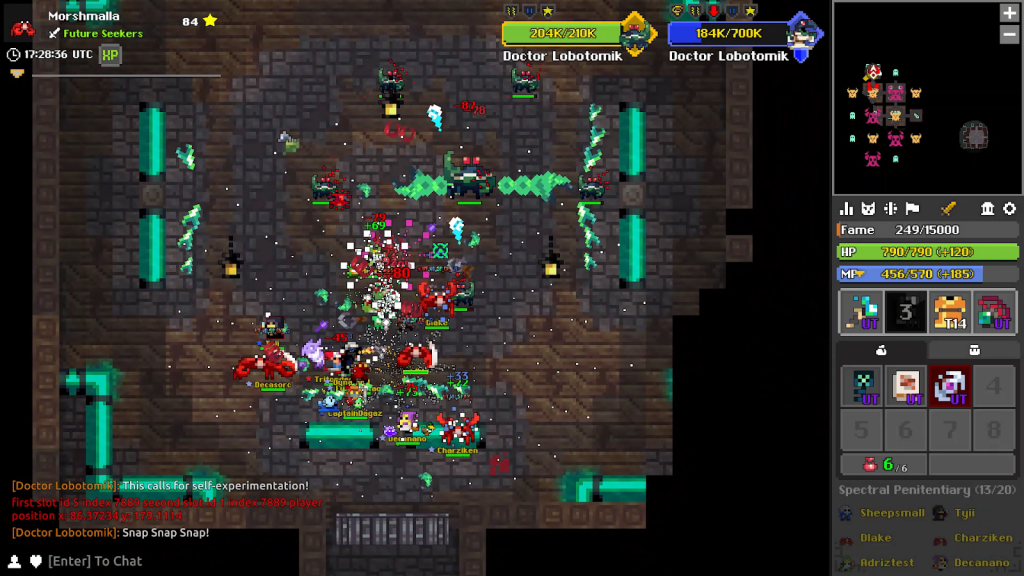Viewport: 1024px width, 576px height.
Task: Open the bank building icon
Action: coord(988,209)
